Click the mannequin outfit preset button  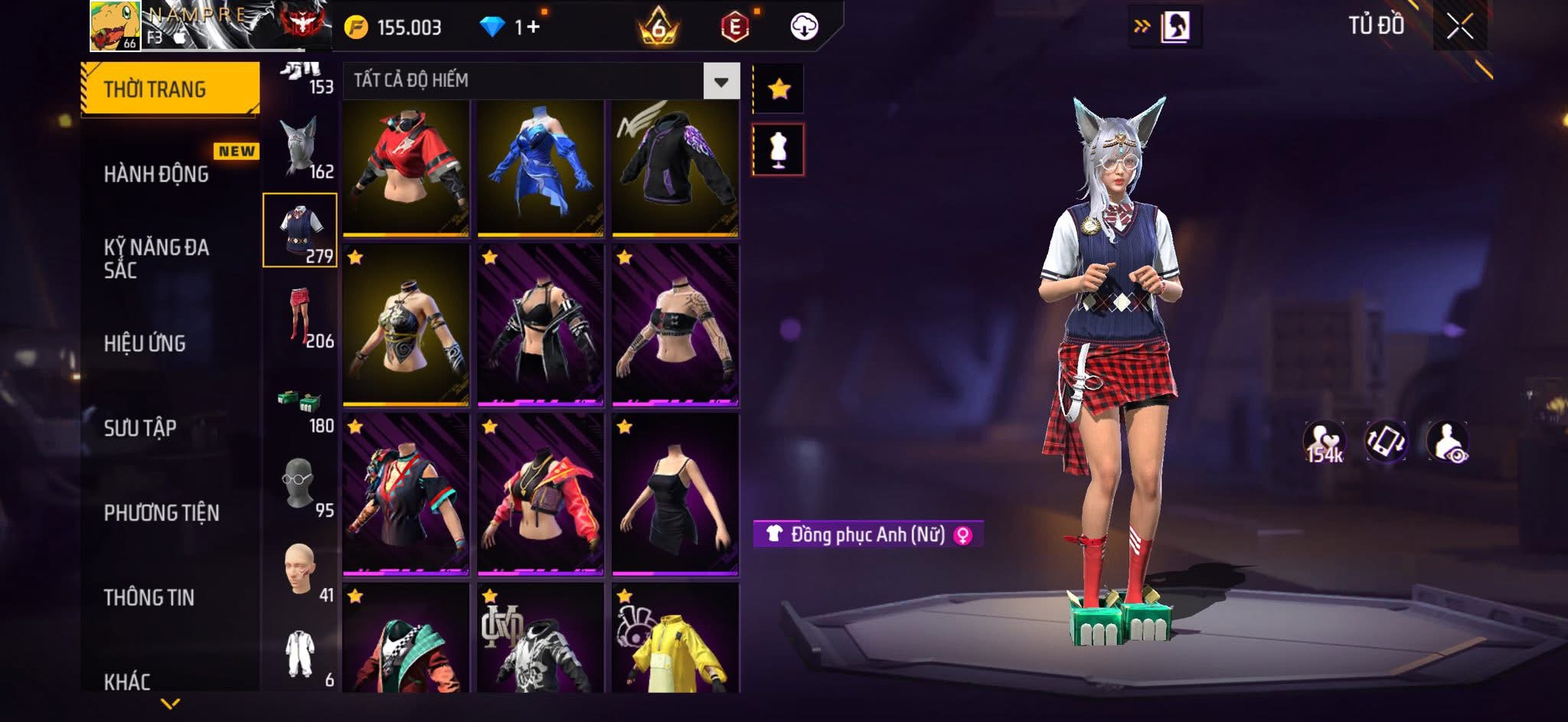click(x=778, y=150)
